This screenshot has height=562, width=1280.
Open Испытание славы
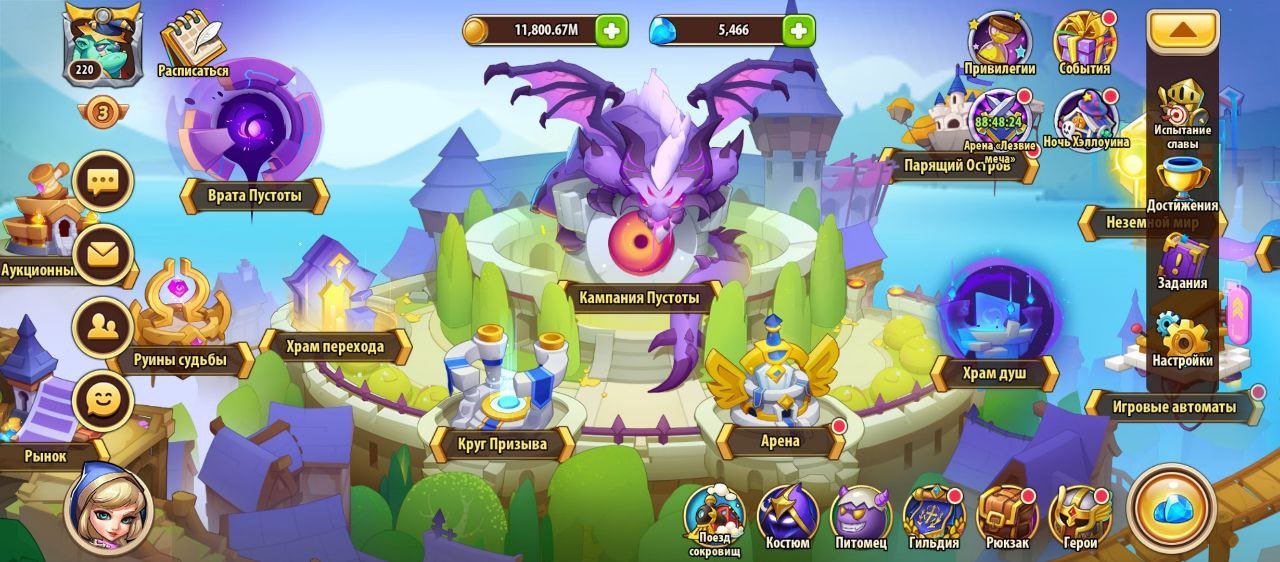click(x=1183, y=108)
